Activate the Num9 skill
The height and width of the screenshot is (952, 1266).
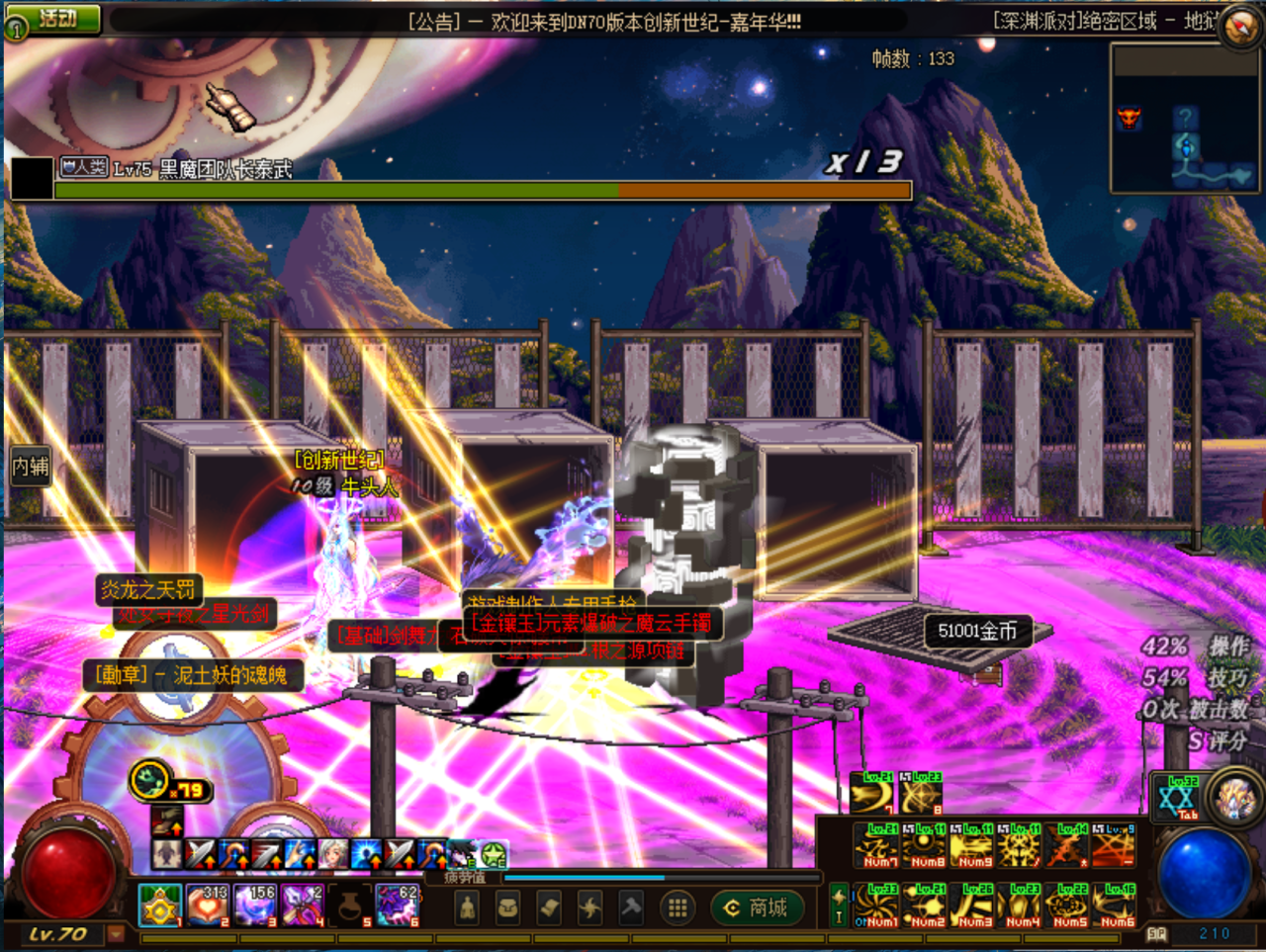(972, 846)
